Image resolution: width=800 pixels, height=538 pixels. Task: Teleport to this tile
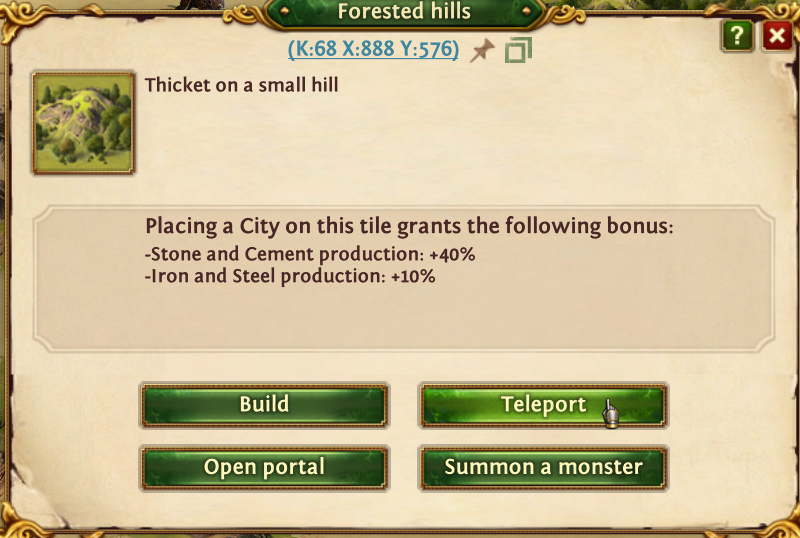(543, 405)
